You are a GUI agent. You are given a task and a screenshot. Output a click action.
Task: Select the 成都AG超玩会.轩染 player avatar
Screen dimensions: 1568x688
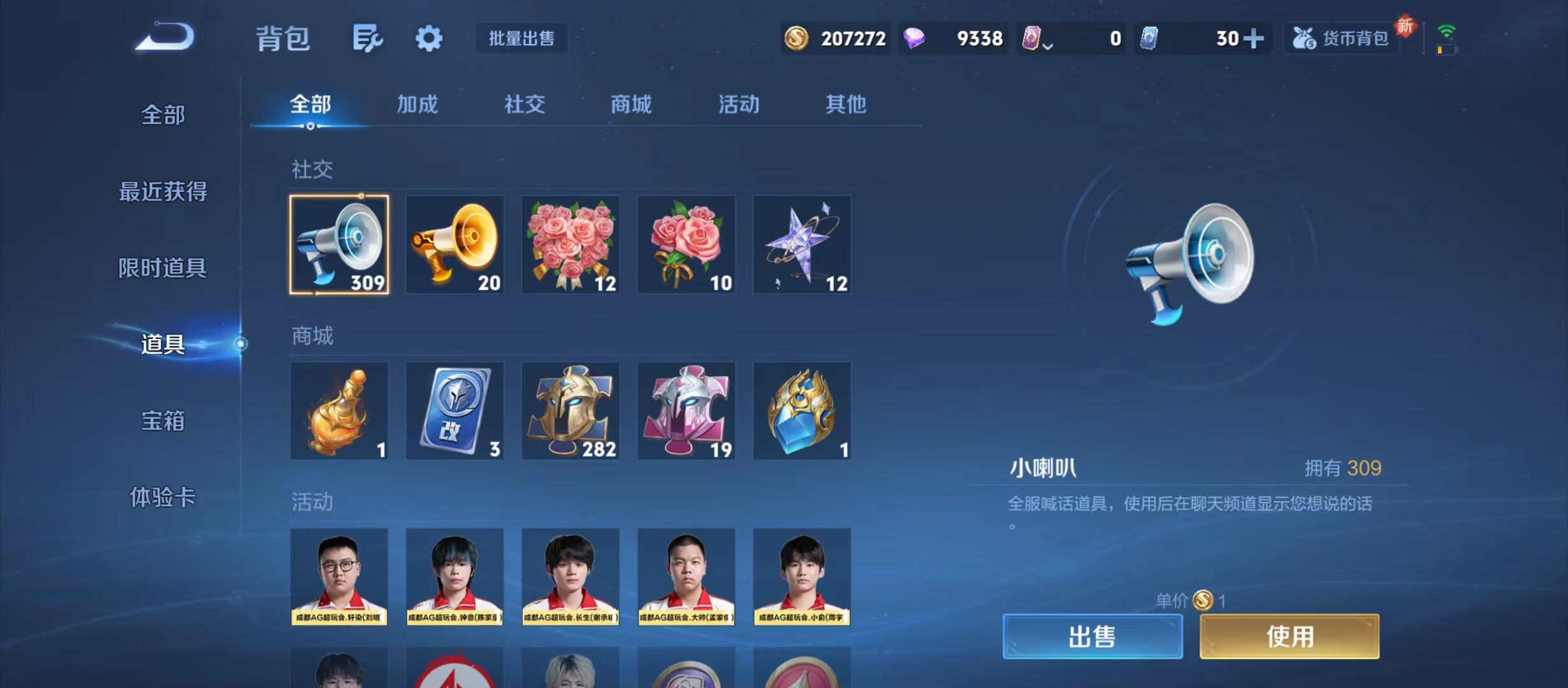(338, 577)
